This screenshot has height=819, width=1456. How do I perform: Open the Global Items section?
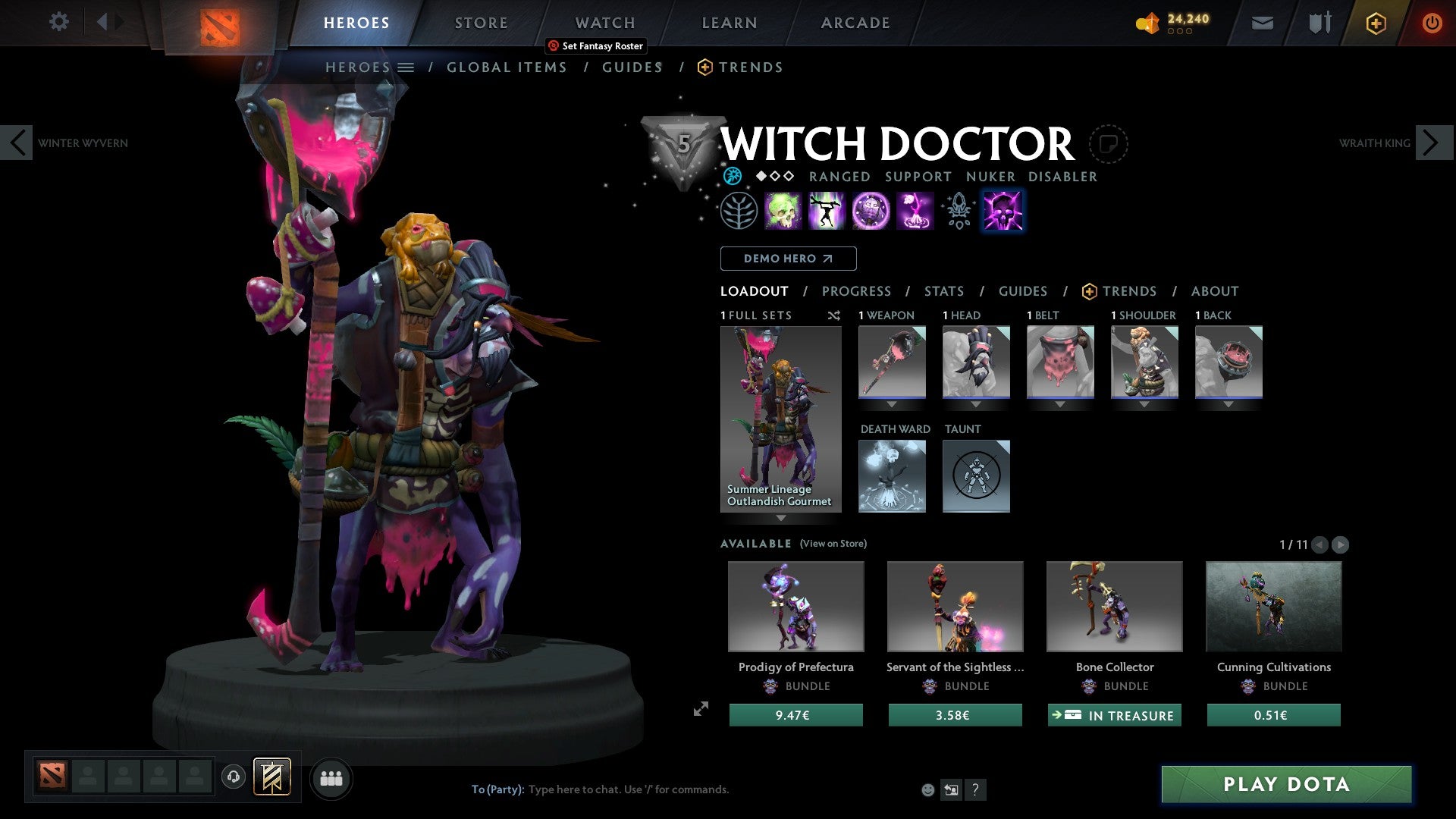click(507, 67)
